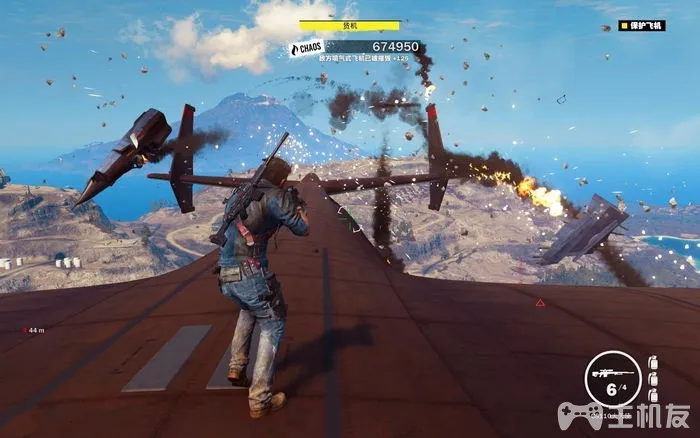Click the red triangle target marker

[x=540, y=302]
